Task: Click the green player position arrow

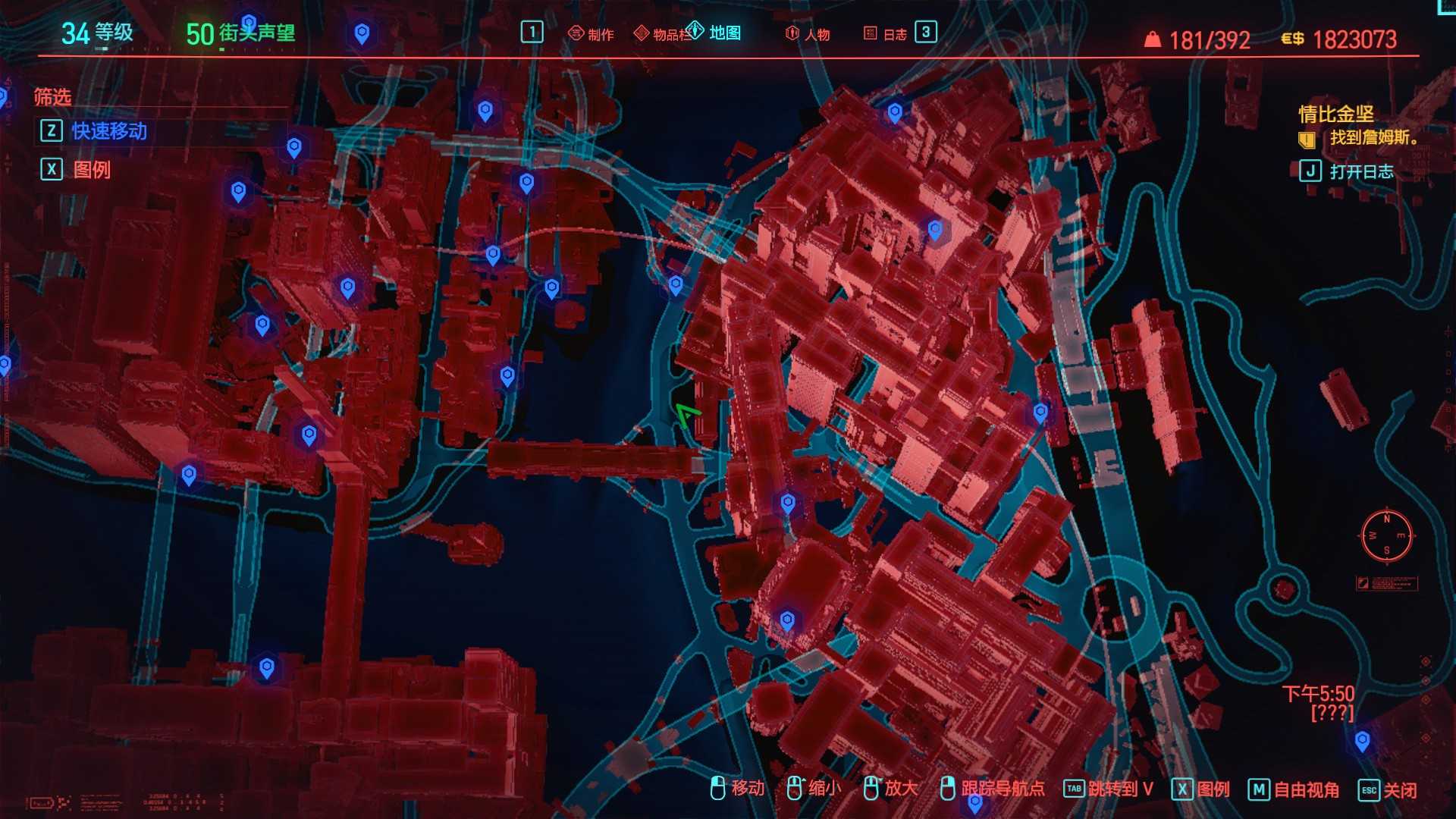Action: [x=687, y=415]
